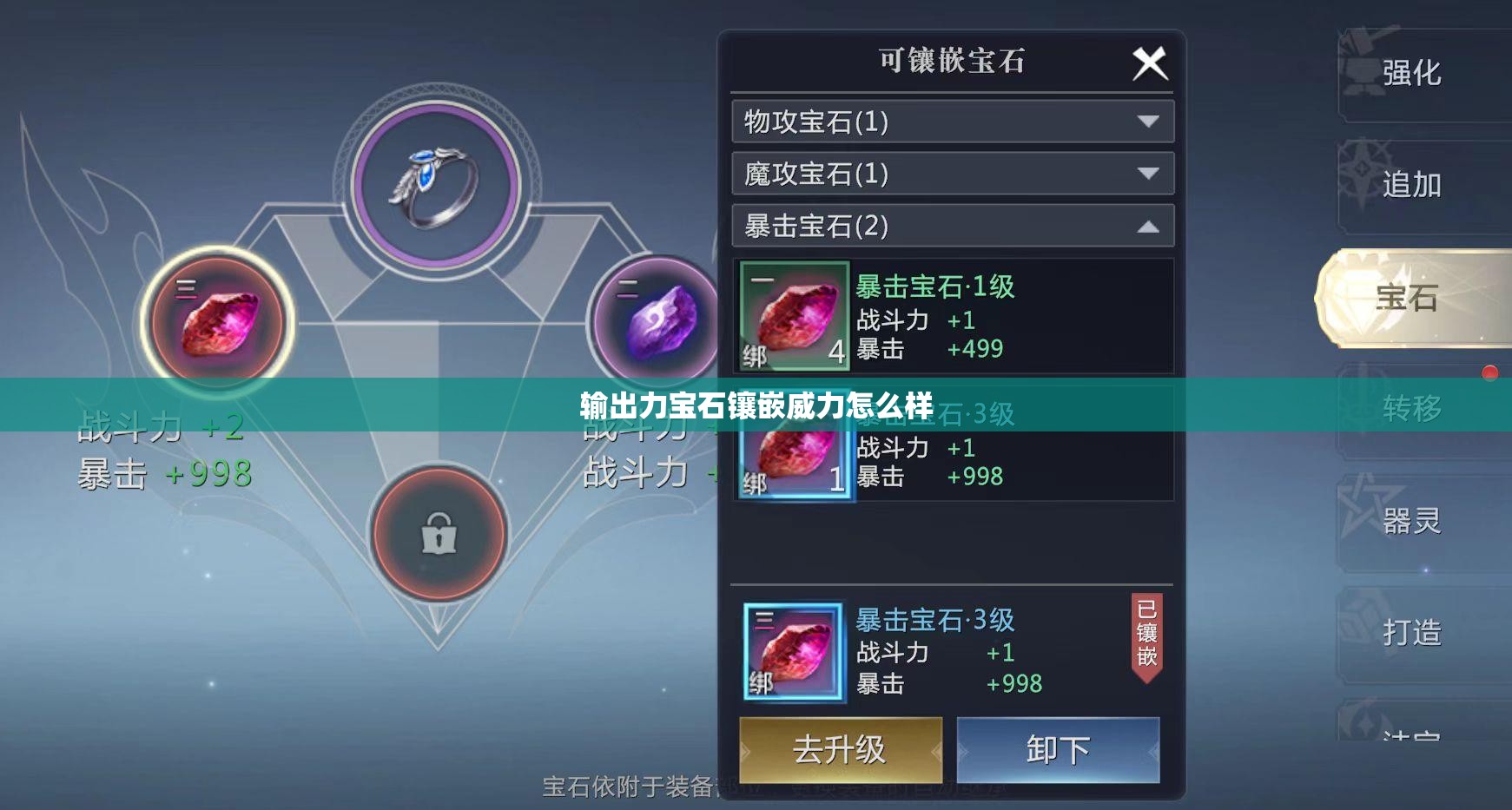Open the 可镶嵌宝石 panel header
Image resolution: width=1512 pixels, height=810 pixels.
(953, 61)
